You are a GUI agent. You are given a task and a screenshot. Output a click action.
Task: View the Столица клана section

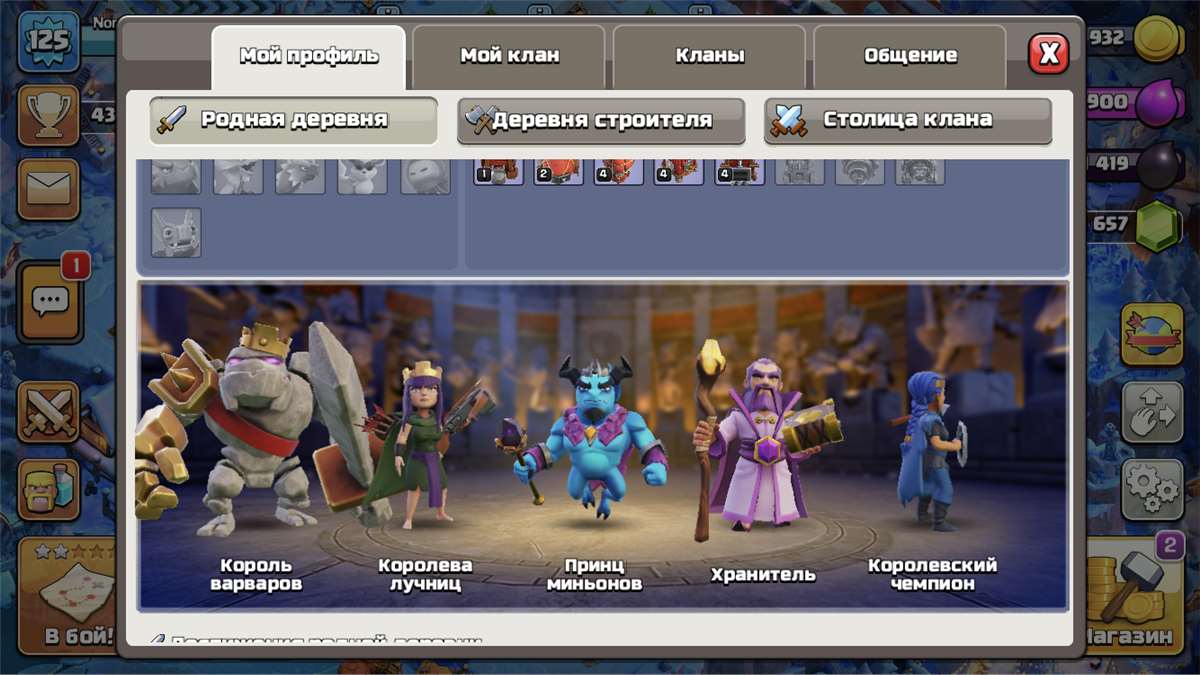(908, 120)
